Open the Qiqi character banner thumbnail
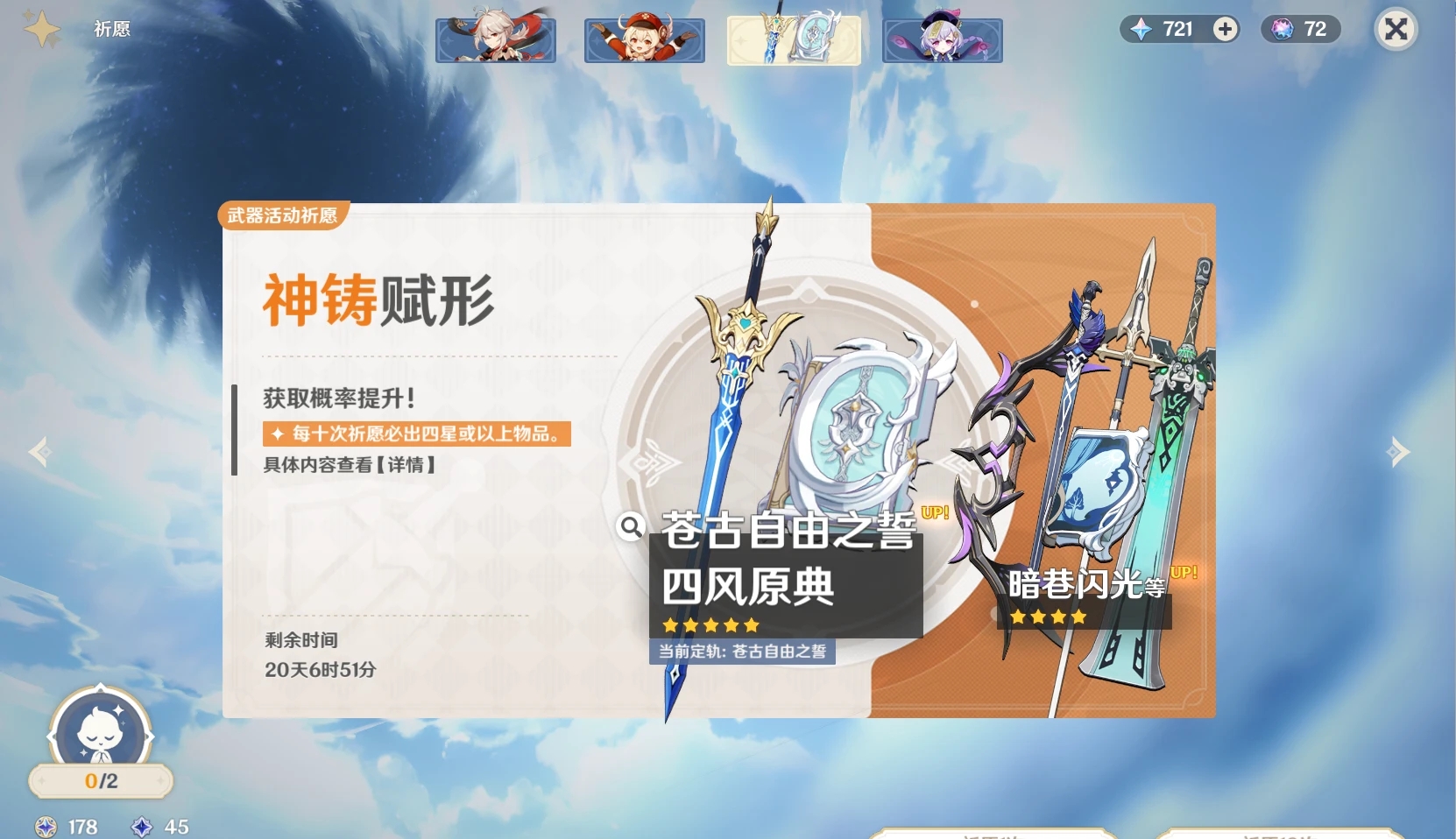This screenshot has width=1456, height=839. tap(942, 39)
